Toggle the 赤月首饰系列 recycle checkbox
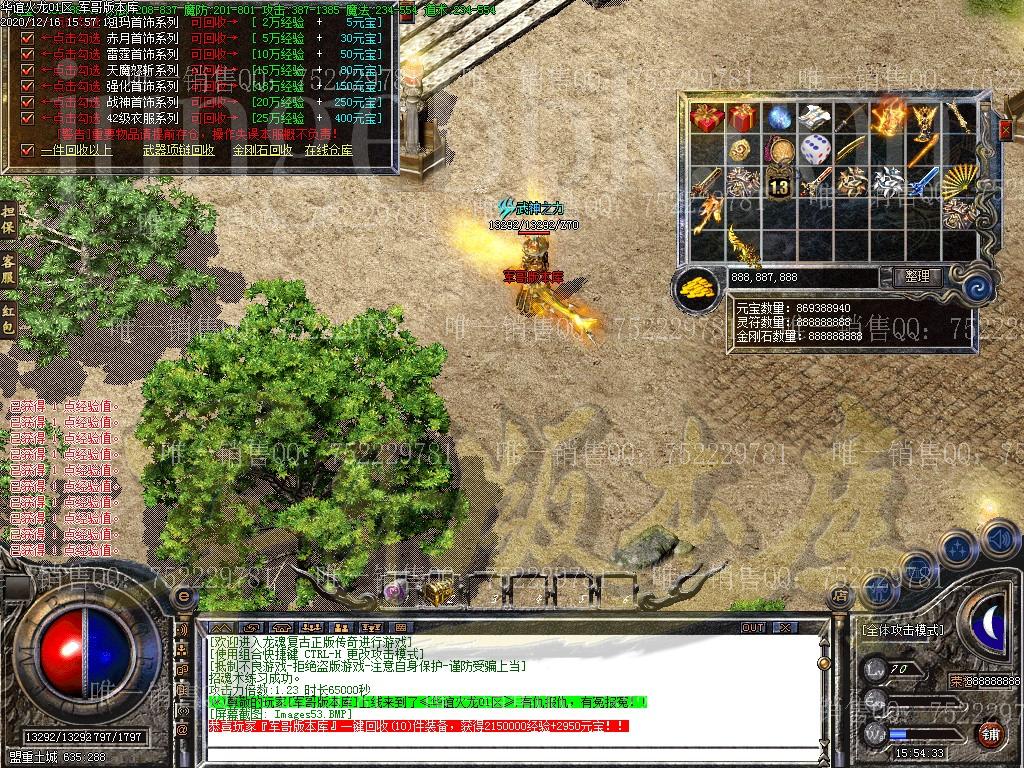Screen dimensions: 1024x768 click(28, 39)
